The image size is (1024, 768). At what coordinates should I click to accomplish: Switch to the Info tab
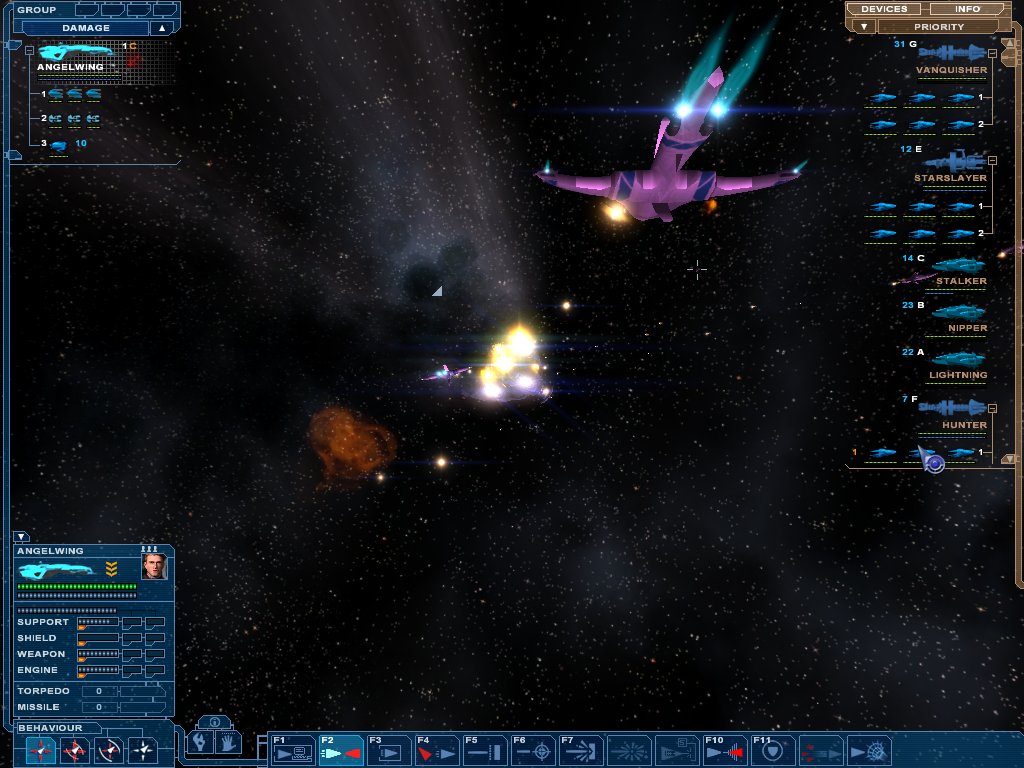[x=968, y=9]
